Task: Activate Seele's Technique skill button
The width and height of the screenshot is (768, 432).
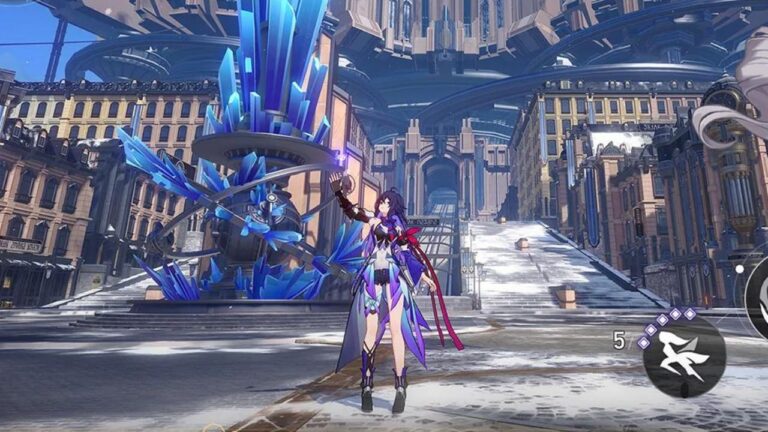Action: [x=684, y=357]
